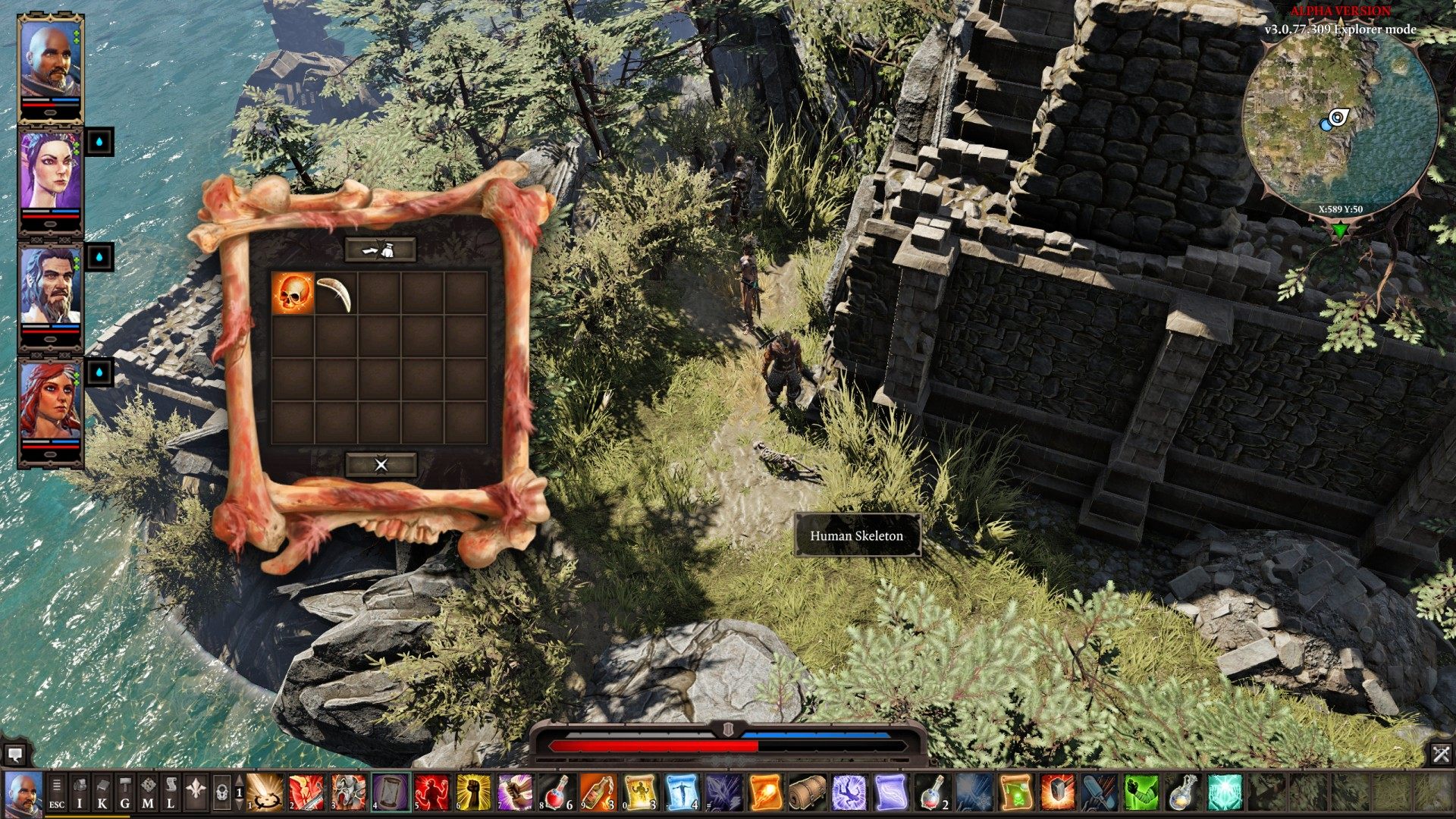Close the skeleton loot window
The height and width of the screenshot is (819, 1456).
tap(381, 464)
